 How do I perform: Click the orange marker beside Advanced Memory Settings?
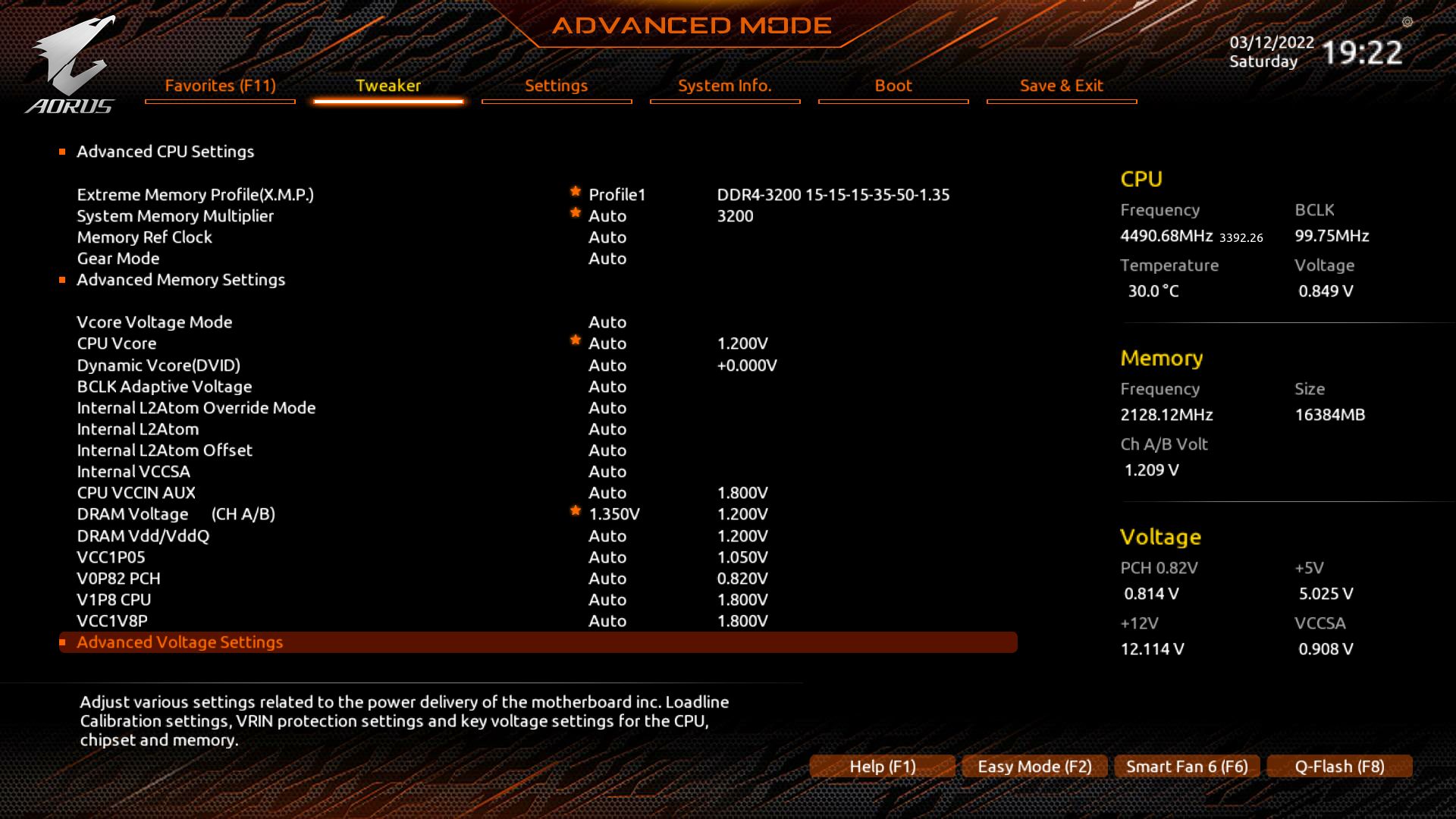point(64,280)
